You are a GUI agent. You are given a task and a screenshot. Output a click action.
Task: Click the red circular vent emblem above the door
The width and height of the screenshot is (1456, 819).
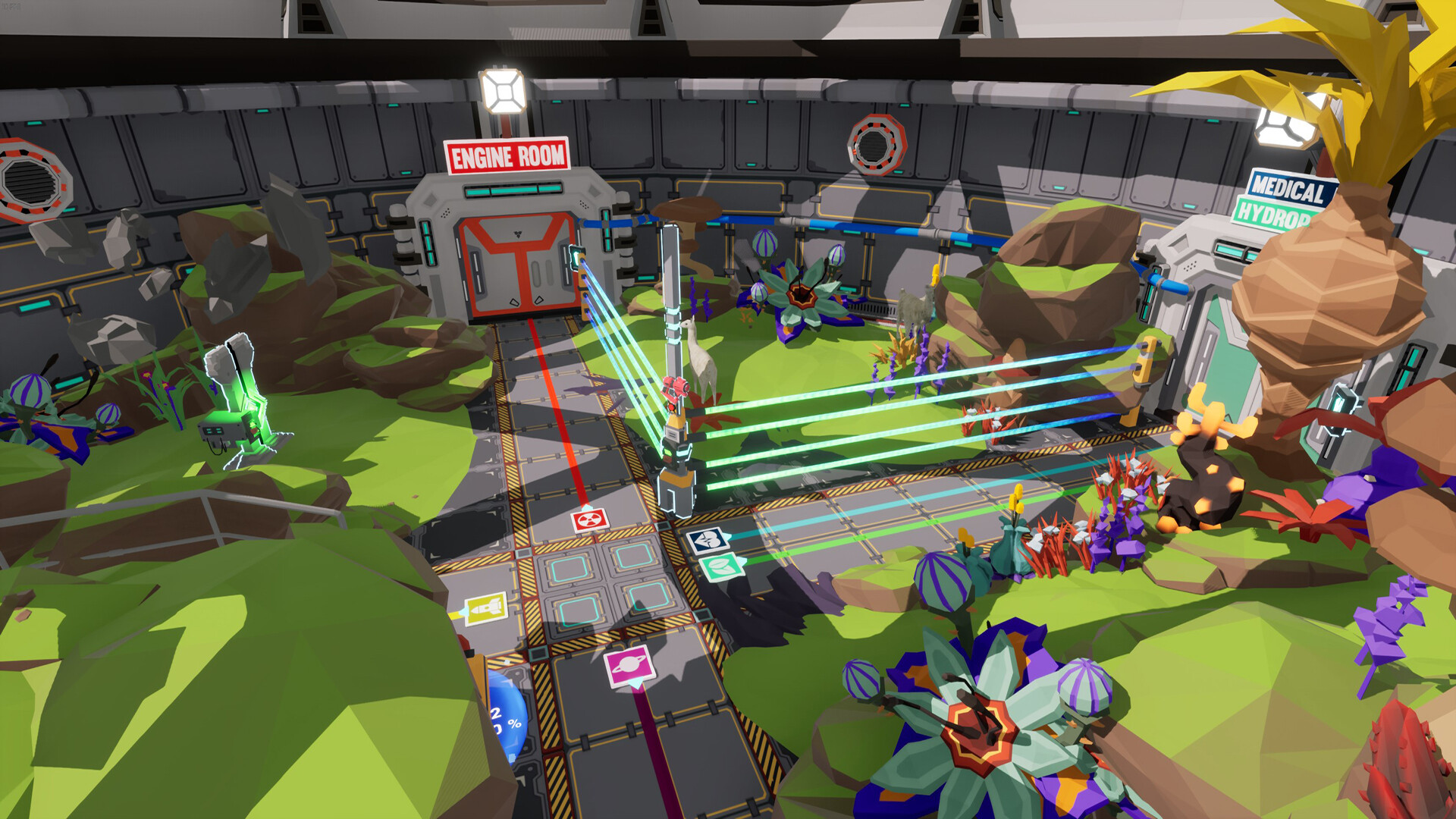(x=877, y=143)
